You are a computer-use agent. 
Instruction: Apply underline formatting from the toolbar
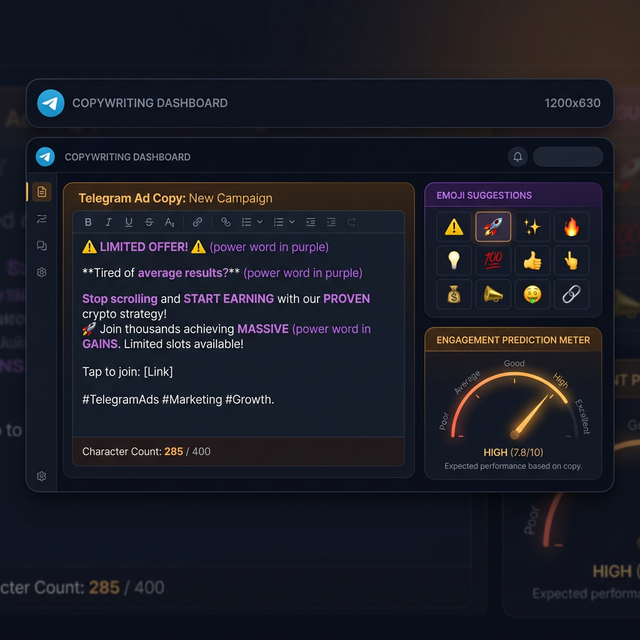(128, 222)
